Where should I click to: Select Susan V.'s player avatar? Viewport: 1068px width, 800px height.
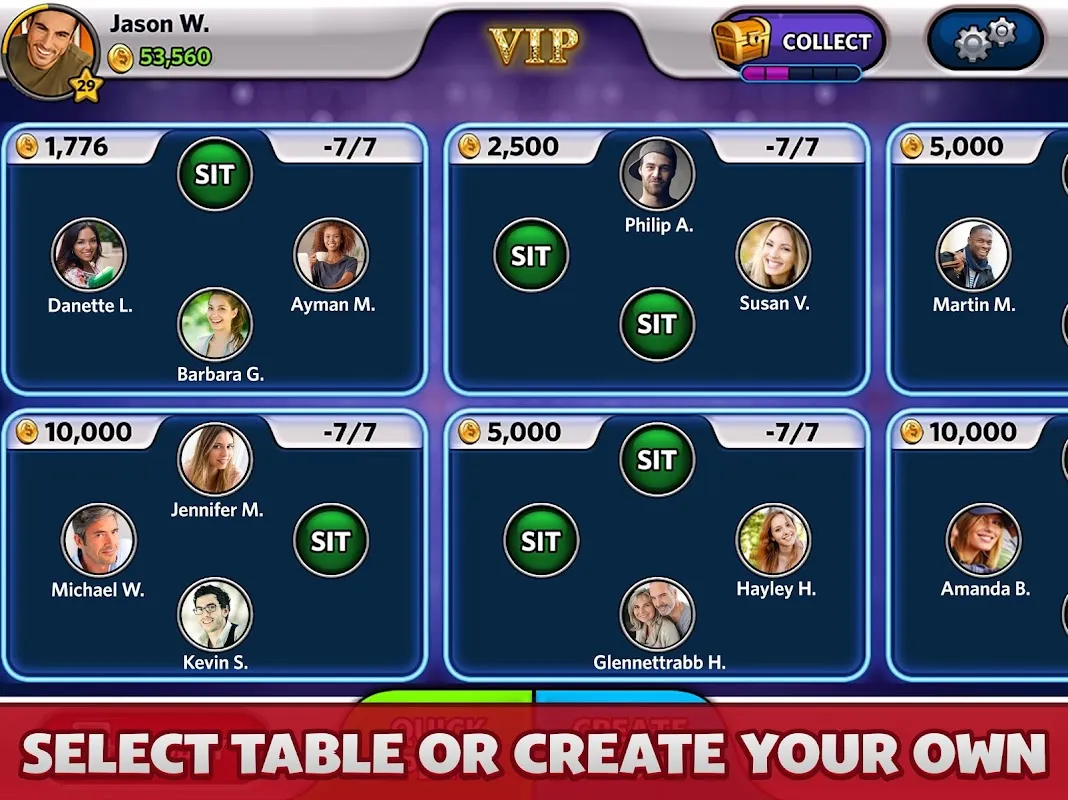tap(773, 255)
